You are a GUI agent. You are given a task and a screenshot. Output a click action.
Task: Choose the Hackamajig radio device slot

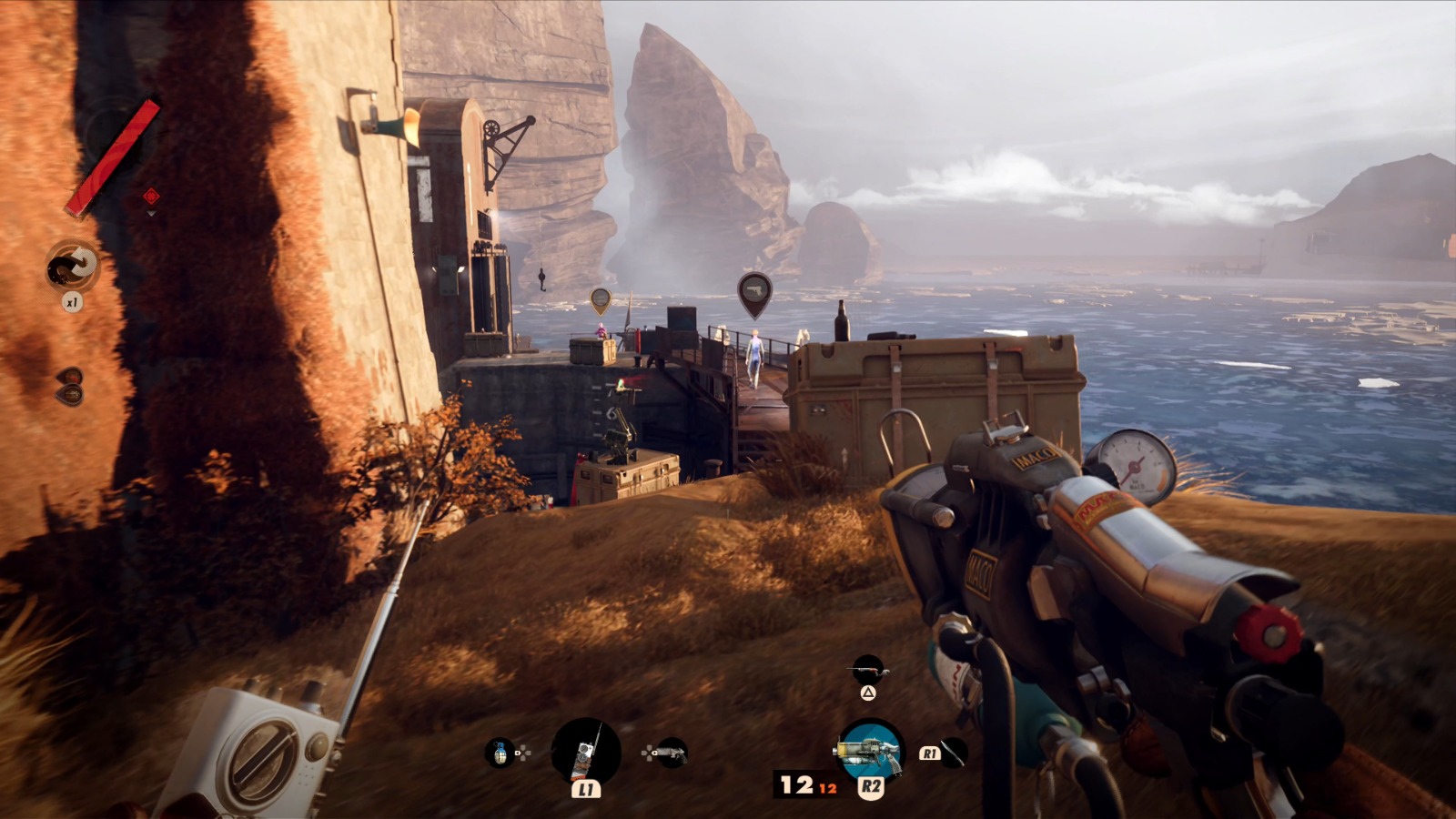tap(586, 752)
